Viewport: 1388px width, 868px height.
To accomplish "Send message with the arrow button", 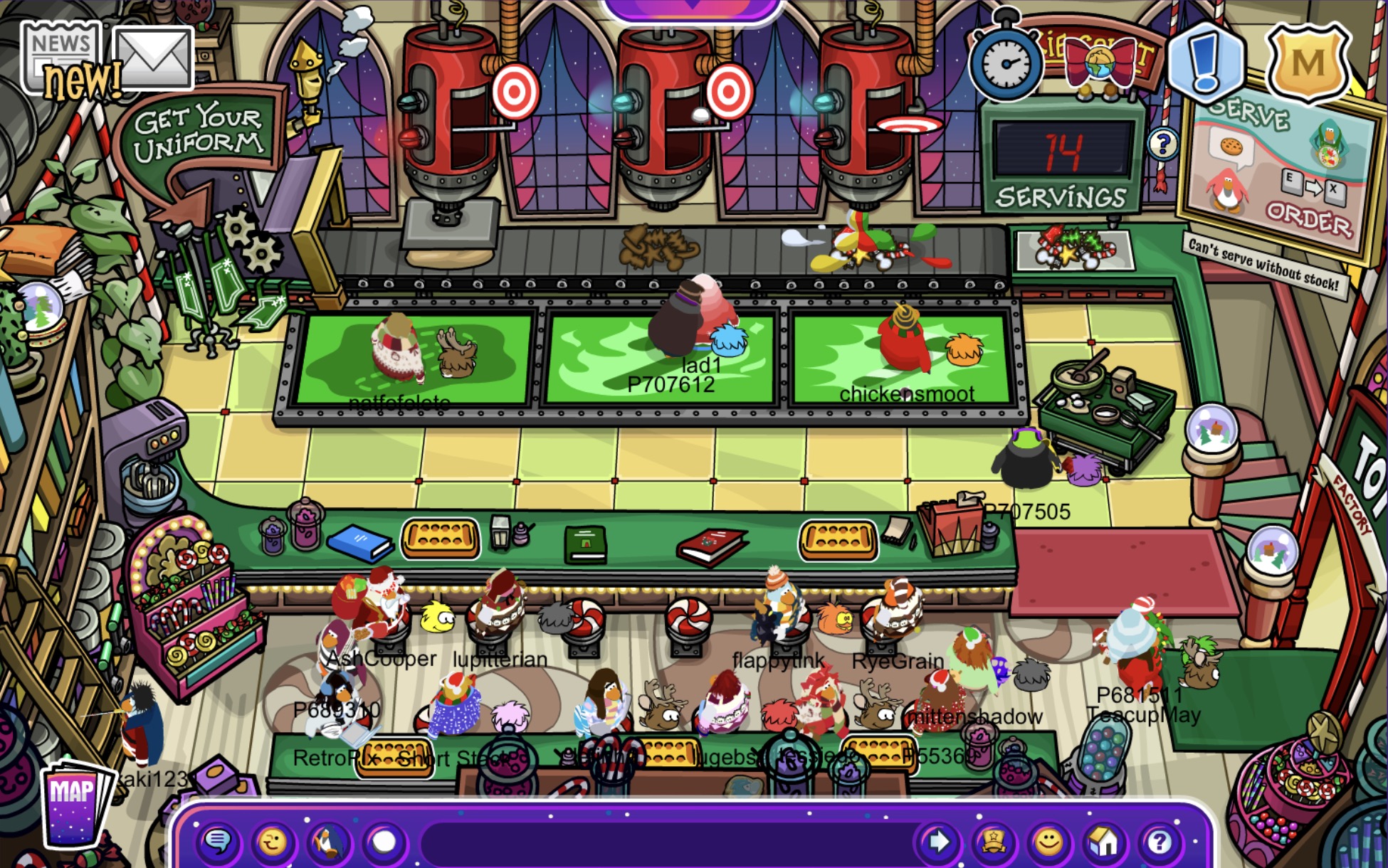I will (937, 842).
